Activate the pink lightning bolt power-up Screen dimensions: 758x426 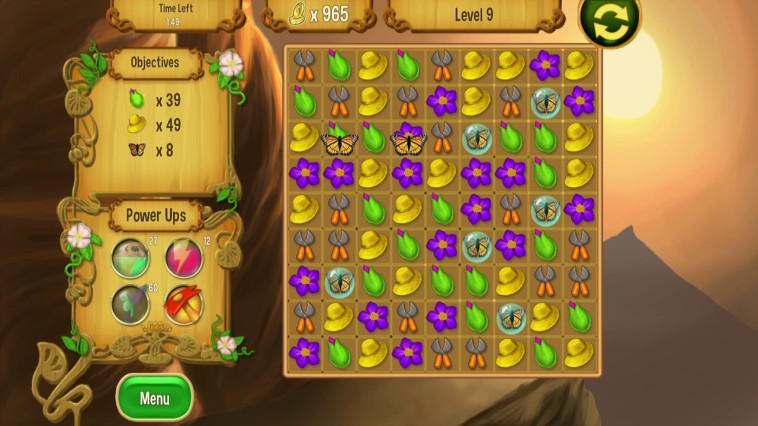[x=183, y=257]
